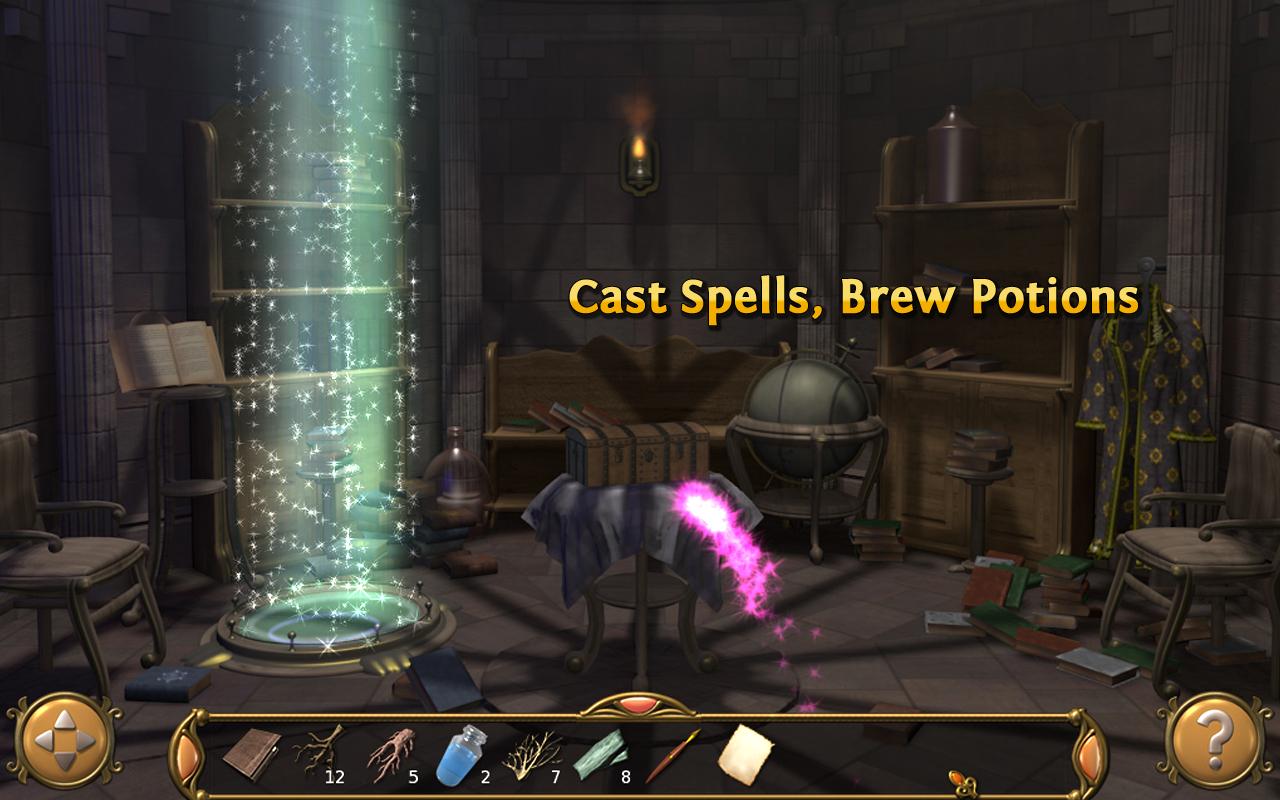Select the brown book in inventory
This screenshot has width=1280, height=800.
coord(252,753)
